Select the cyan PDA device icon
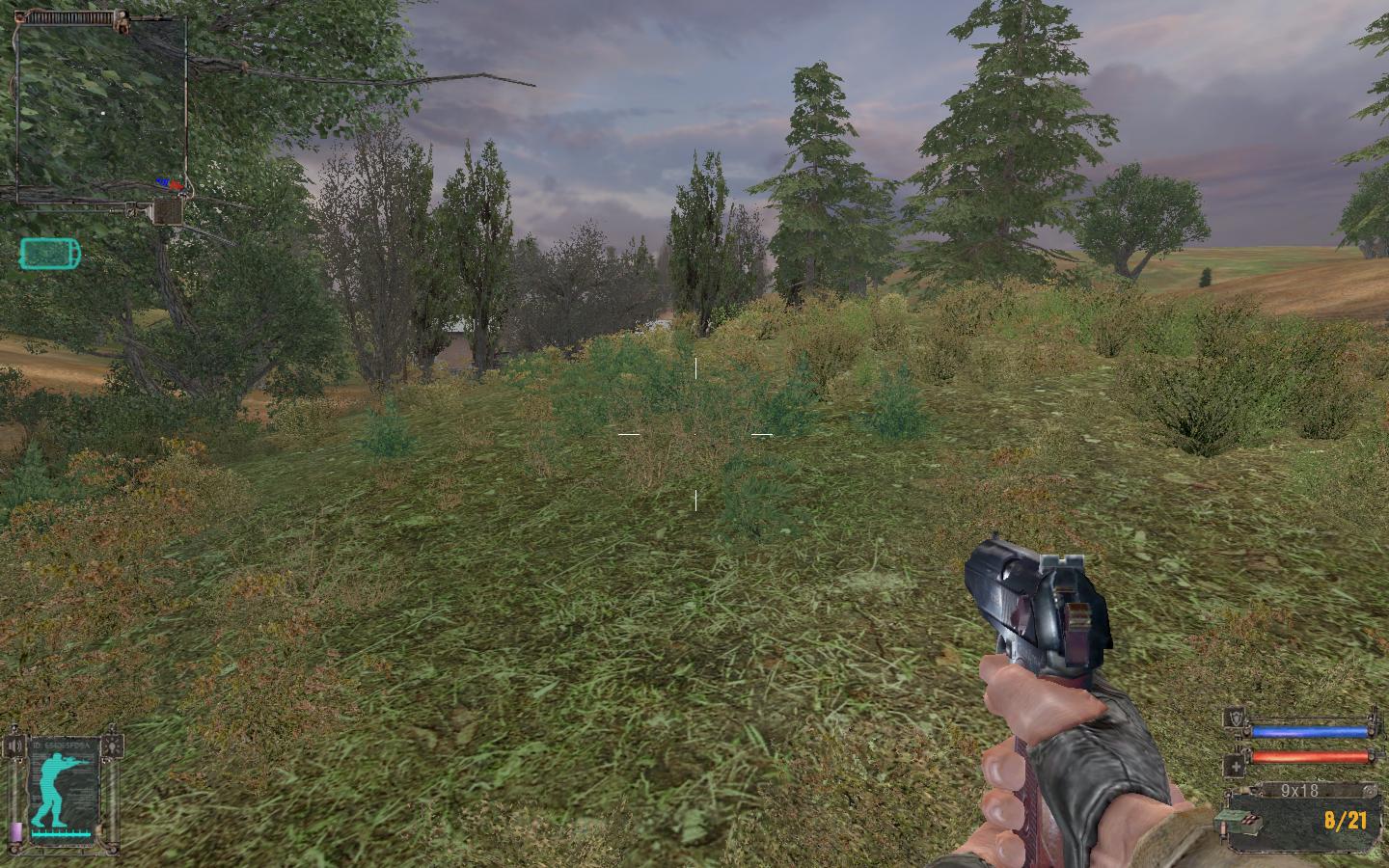The width and height of the screenshot is (1389, 868). 50,254
